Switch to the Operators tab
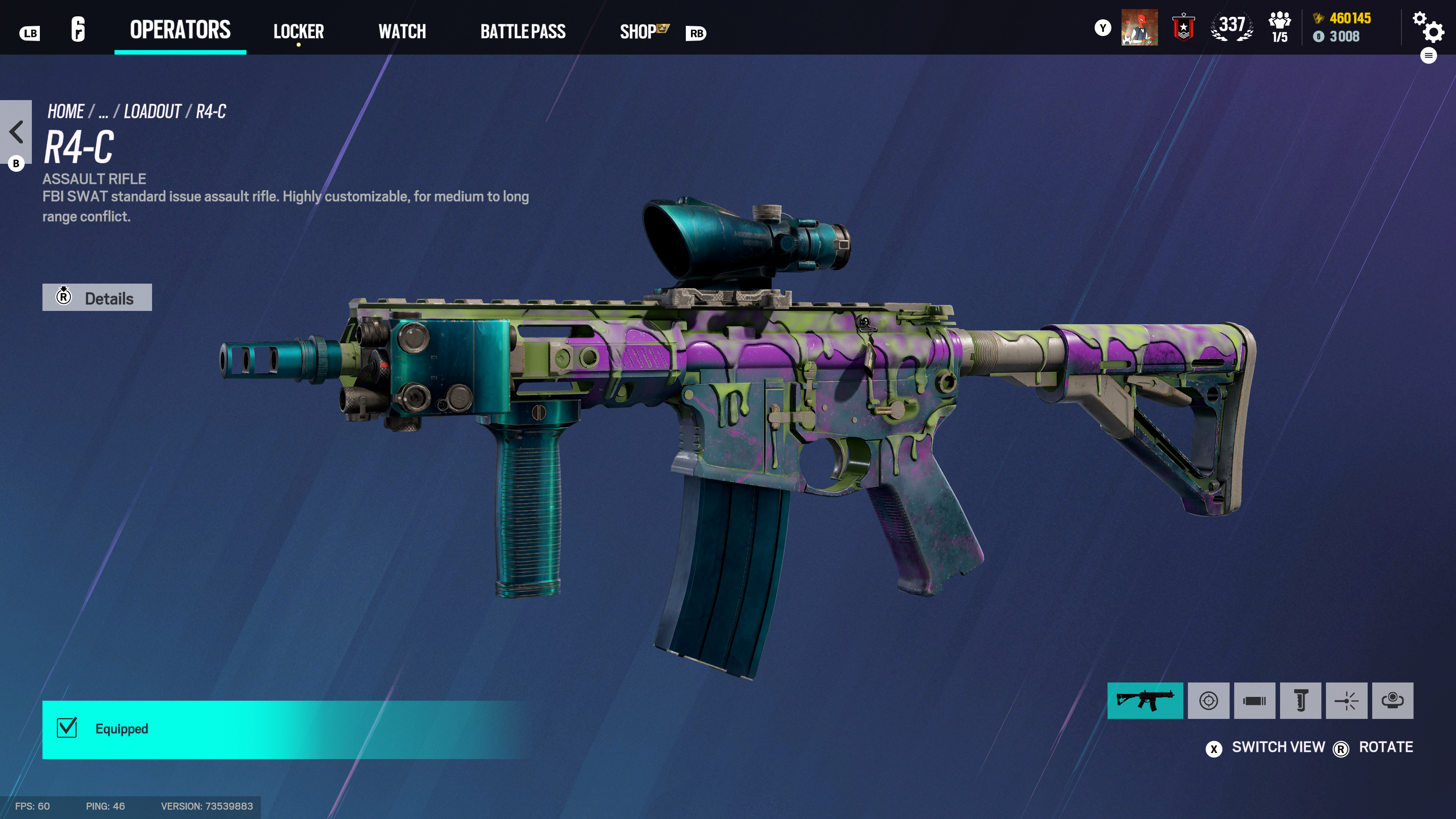1456x819 pixels. click(180, 30)
